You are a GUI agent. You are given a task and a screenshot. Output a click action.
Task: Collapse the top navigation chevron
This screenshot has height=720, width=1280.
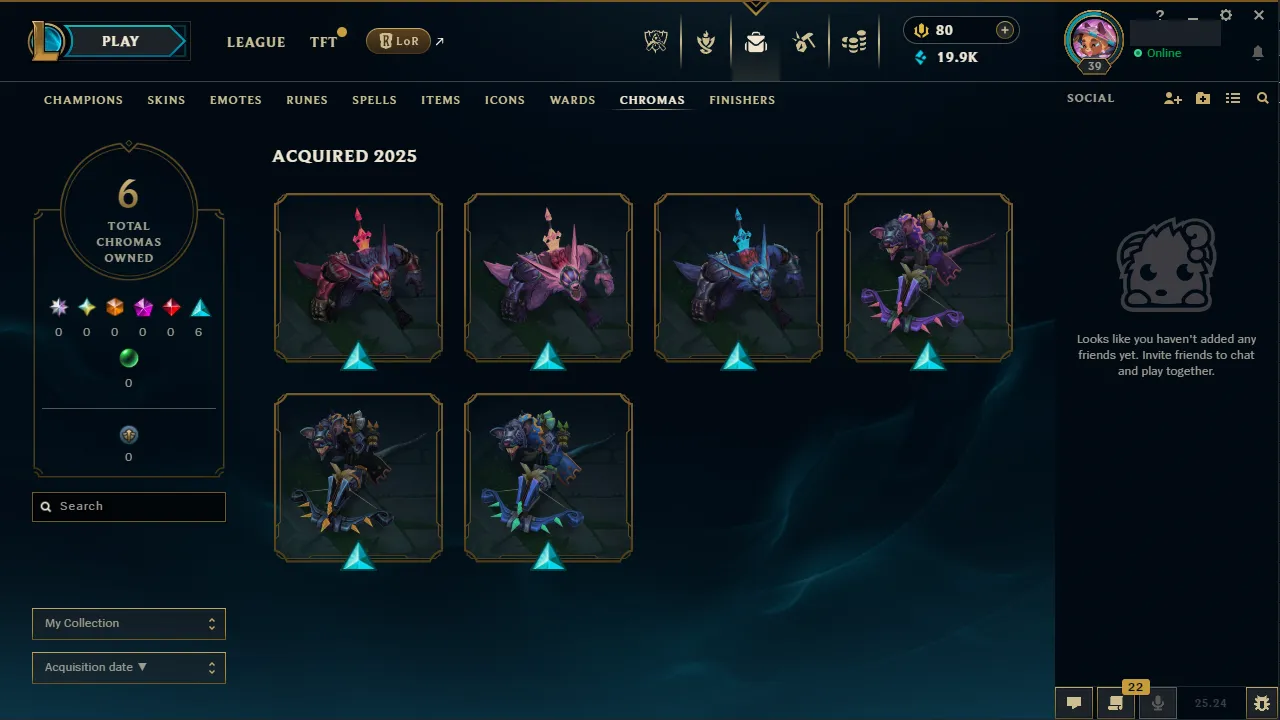pyautogui.click(x=755, y=8)
